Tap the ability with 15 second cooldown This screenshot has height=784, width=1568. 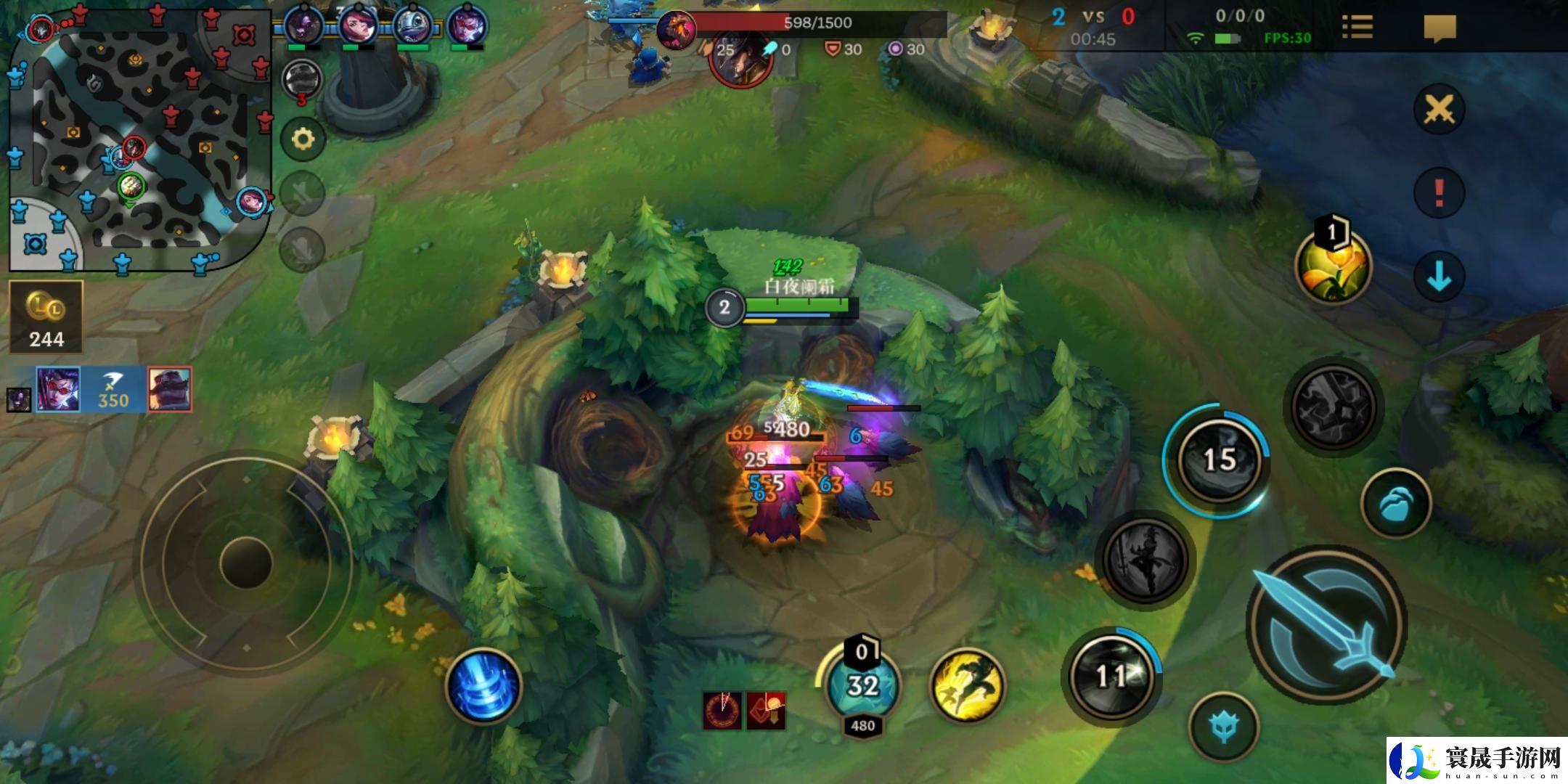1218,459
